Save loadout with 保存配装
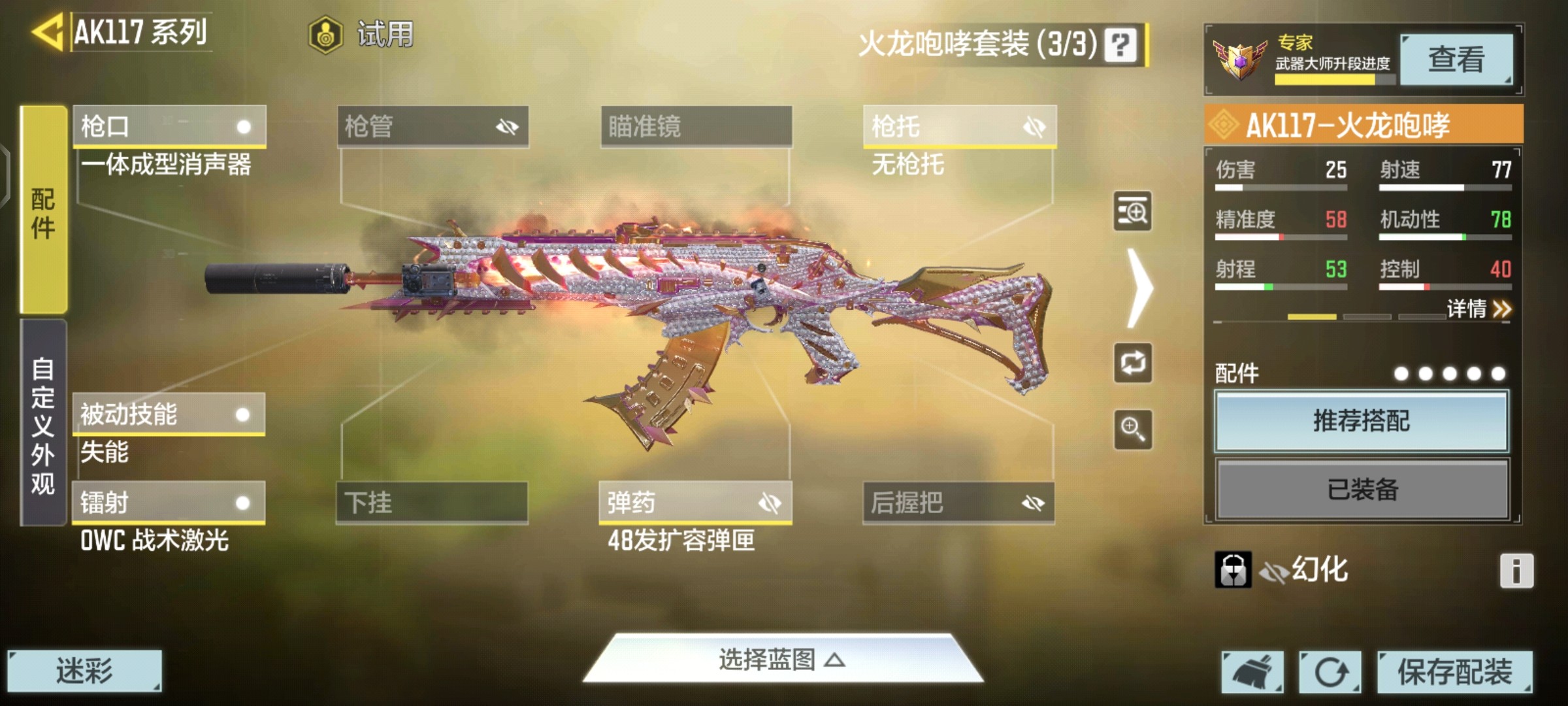1568x706 pixels. 1454,671
